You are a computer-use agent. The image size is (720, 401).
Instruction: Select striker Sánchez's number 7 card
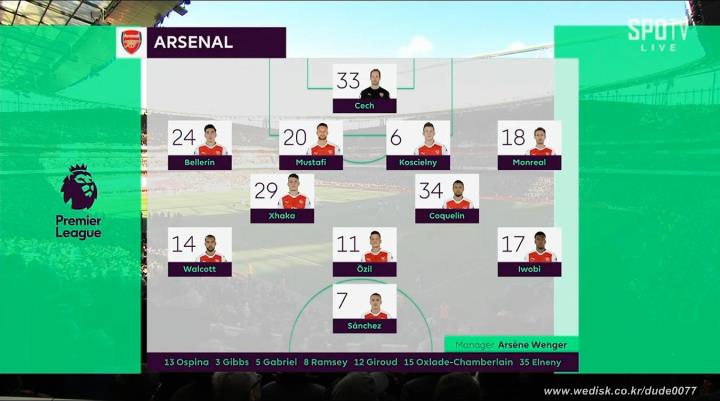click(364, 308)
